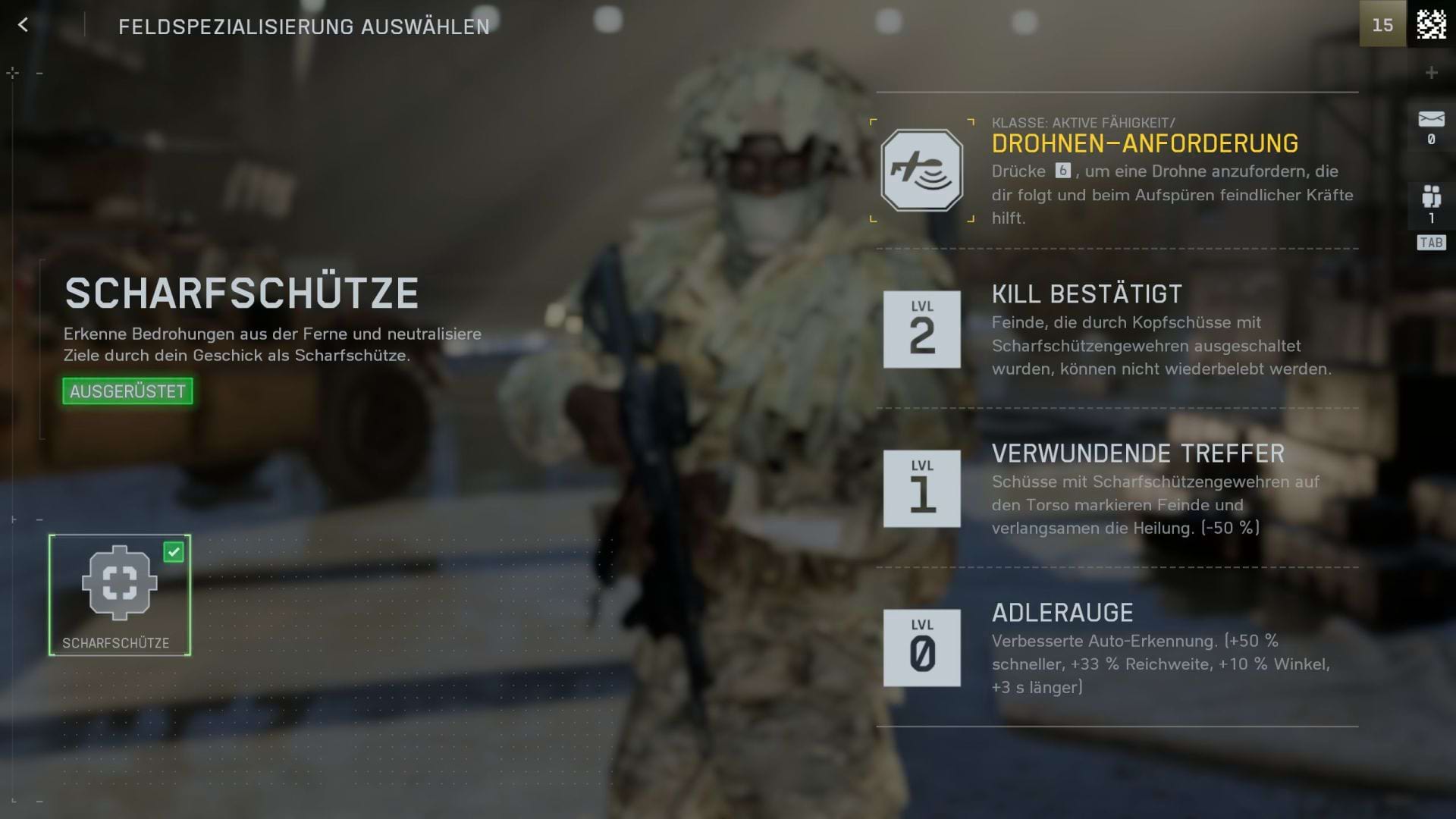
Task: Open the TAB social menu
Action: pos(1430,241)
